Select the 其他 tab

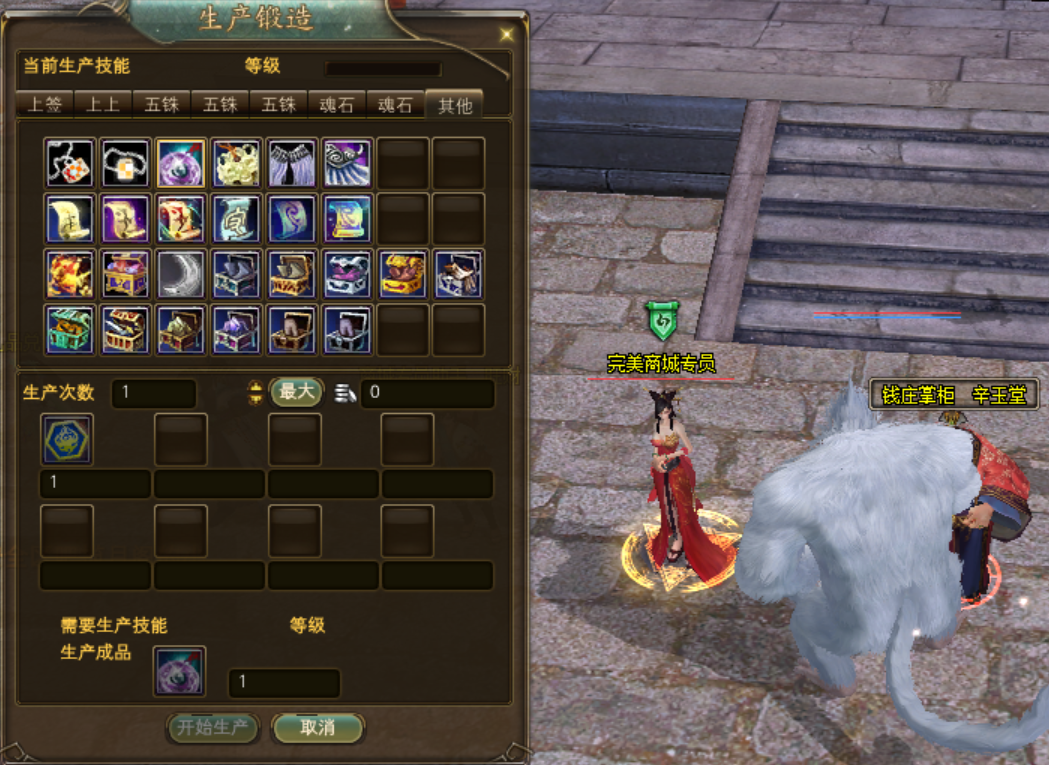tap(454, 105)
